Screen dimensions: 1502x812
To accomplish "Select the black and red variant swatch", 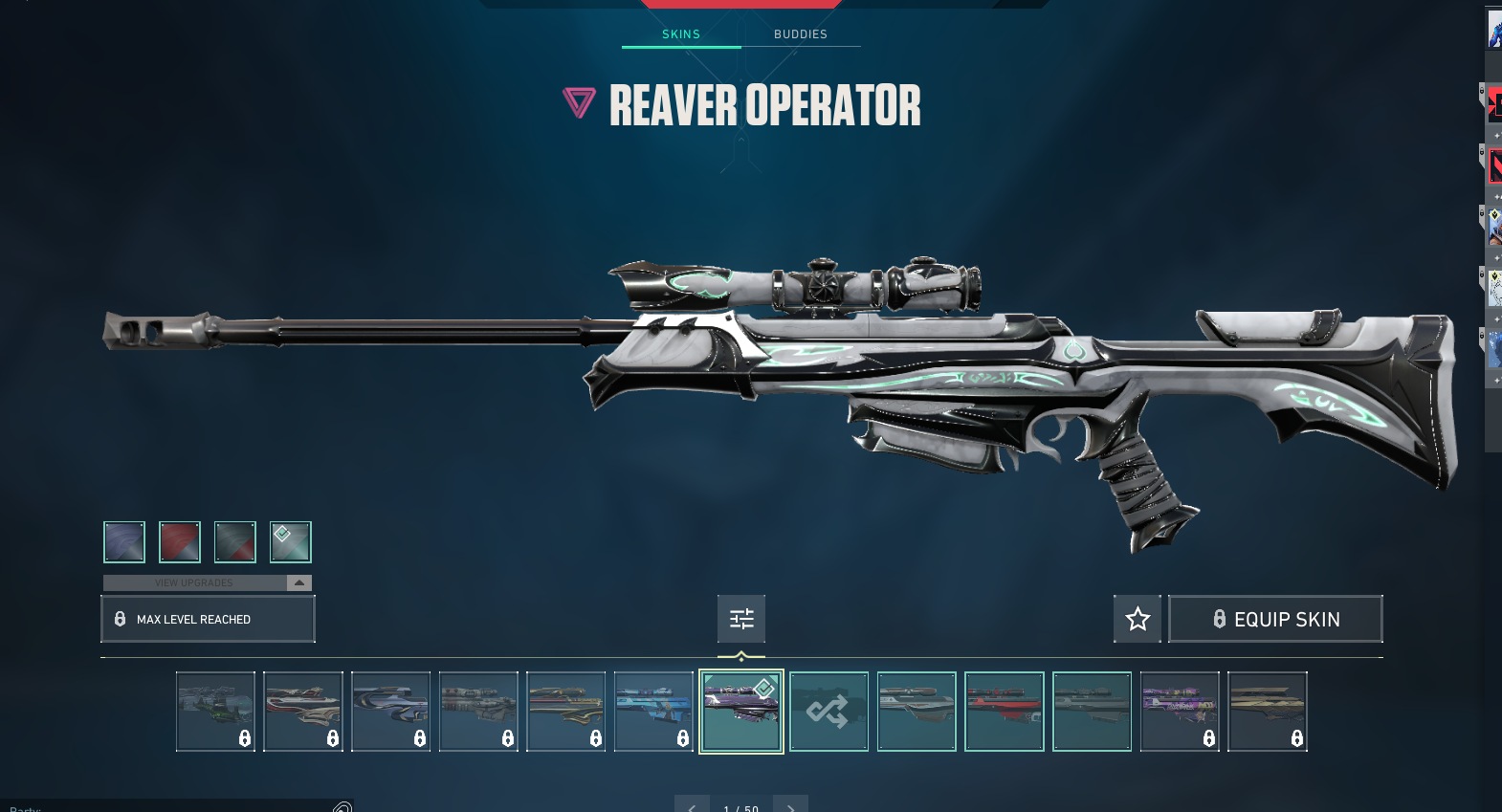I will [235, 542].
